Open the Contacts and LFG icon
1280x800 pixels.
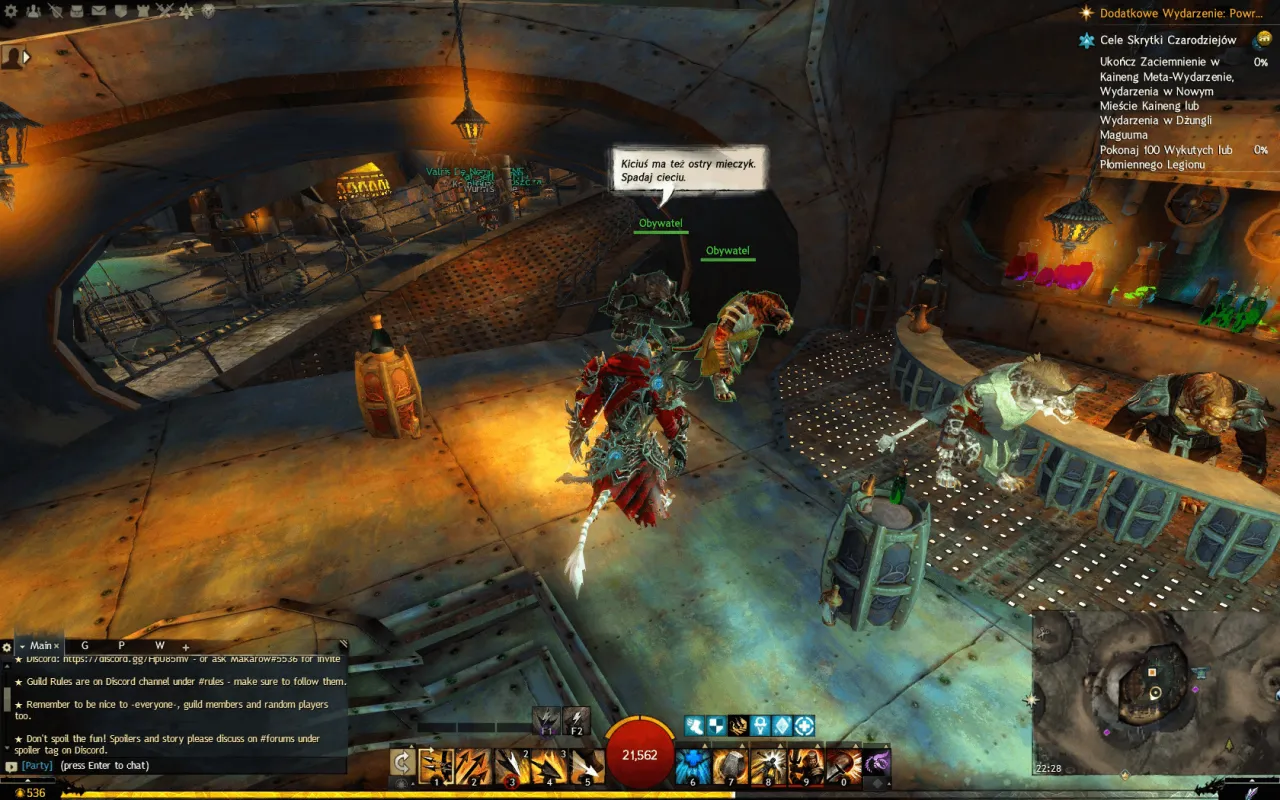[x=33, y=11]
